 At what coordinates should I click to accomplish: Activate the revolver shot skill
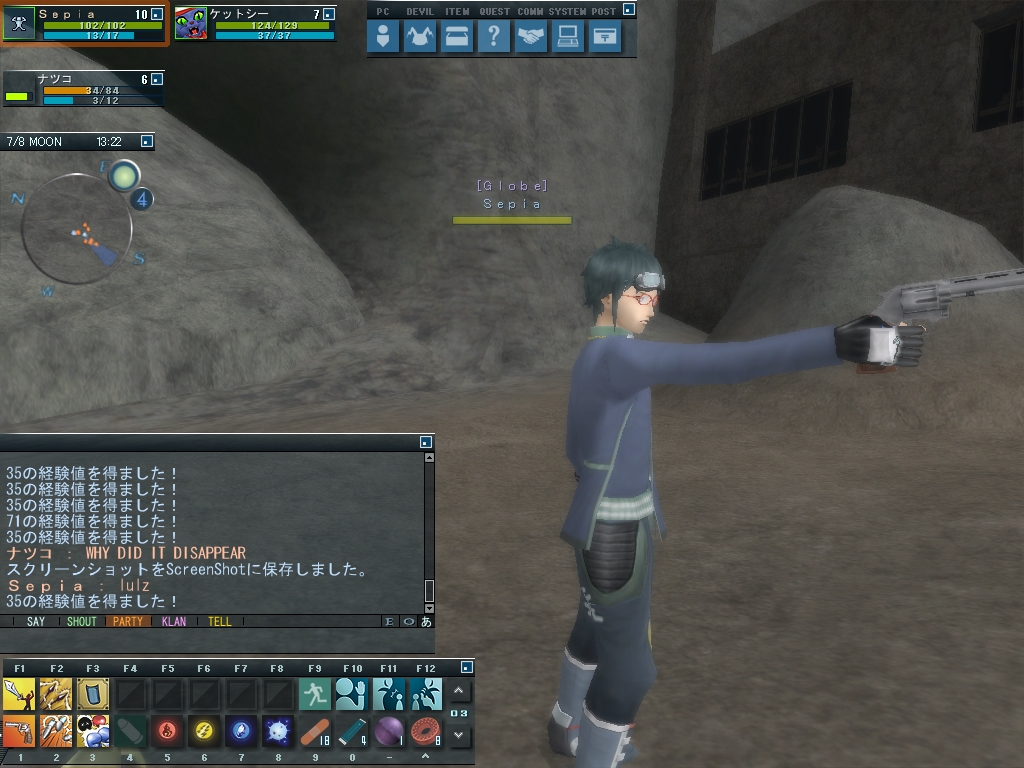coord(19,731)
